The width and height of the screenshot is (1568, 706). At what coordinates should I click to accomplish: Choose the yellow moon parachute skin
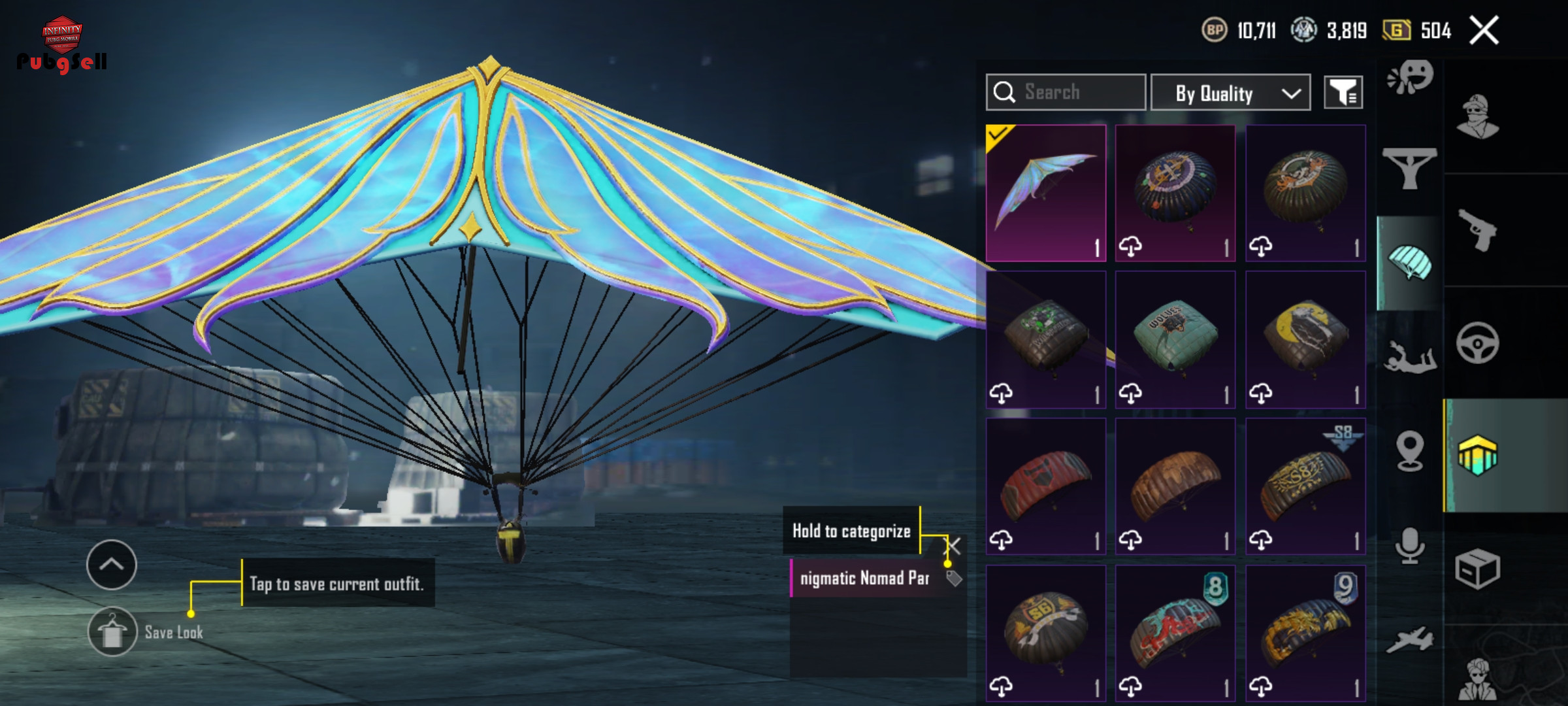coord(1305,339)
